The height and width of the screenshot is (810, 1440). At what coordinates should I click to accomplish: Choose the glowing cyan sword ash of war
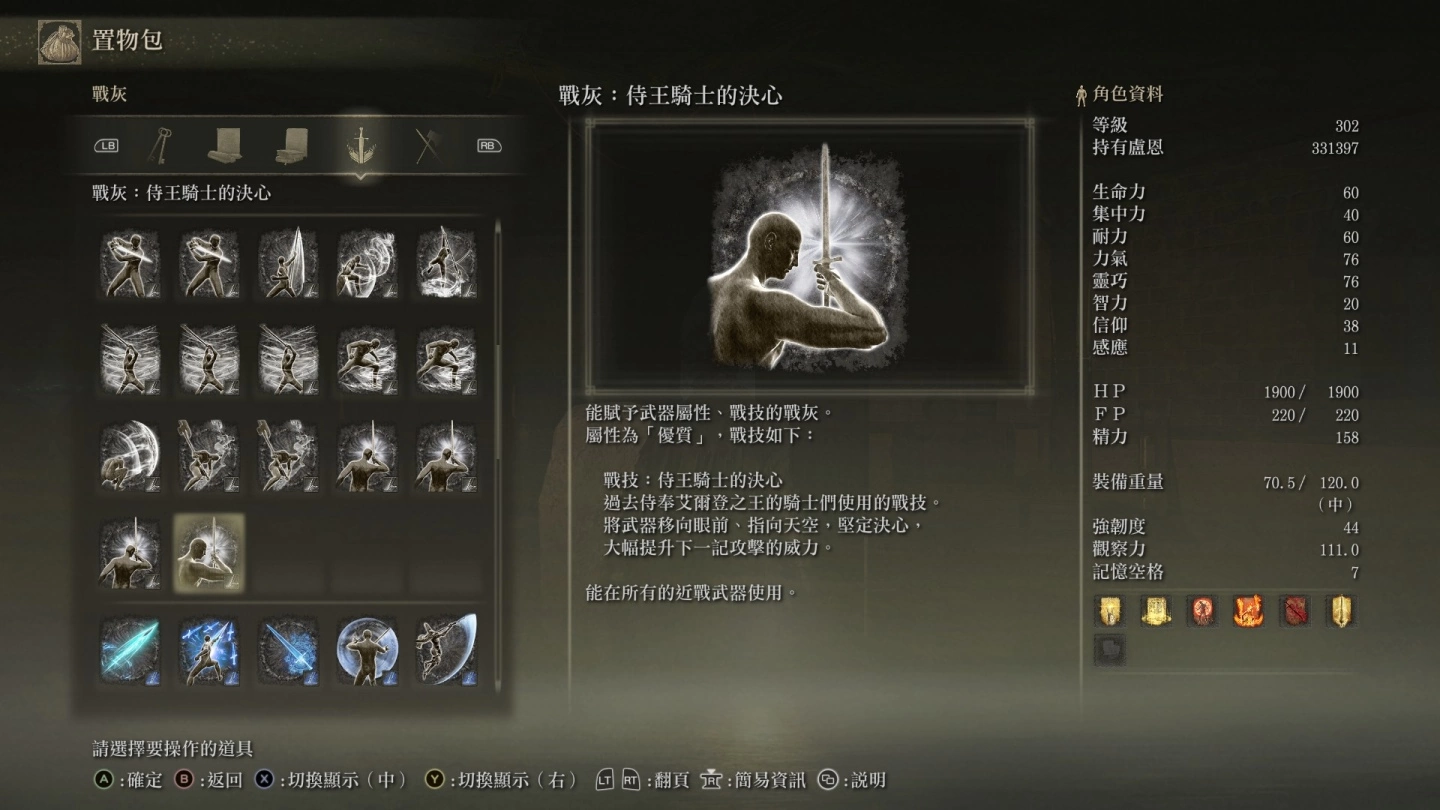tap(130, 649)
